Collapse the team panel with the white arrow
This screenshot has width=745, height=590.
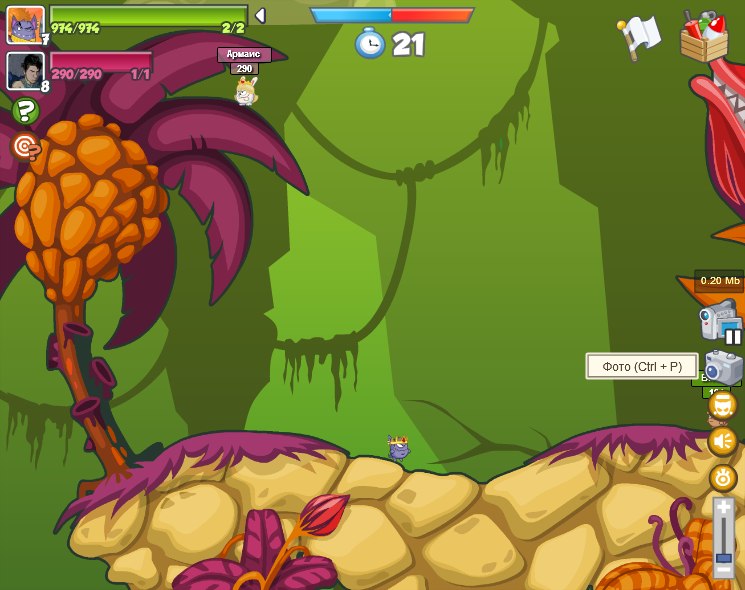(260, 16)
